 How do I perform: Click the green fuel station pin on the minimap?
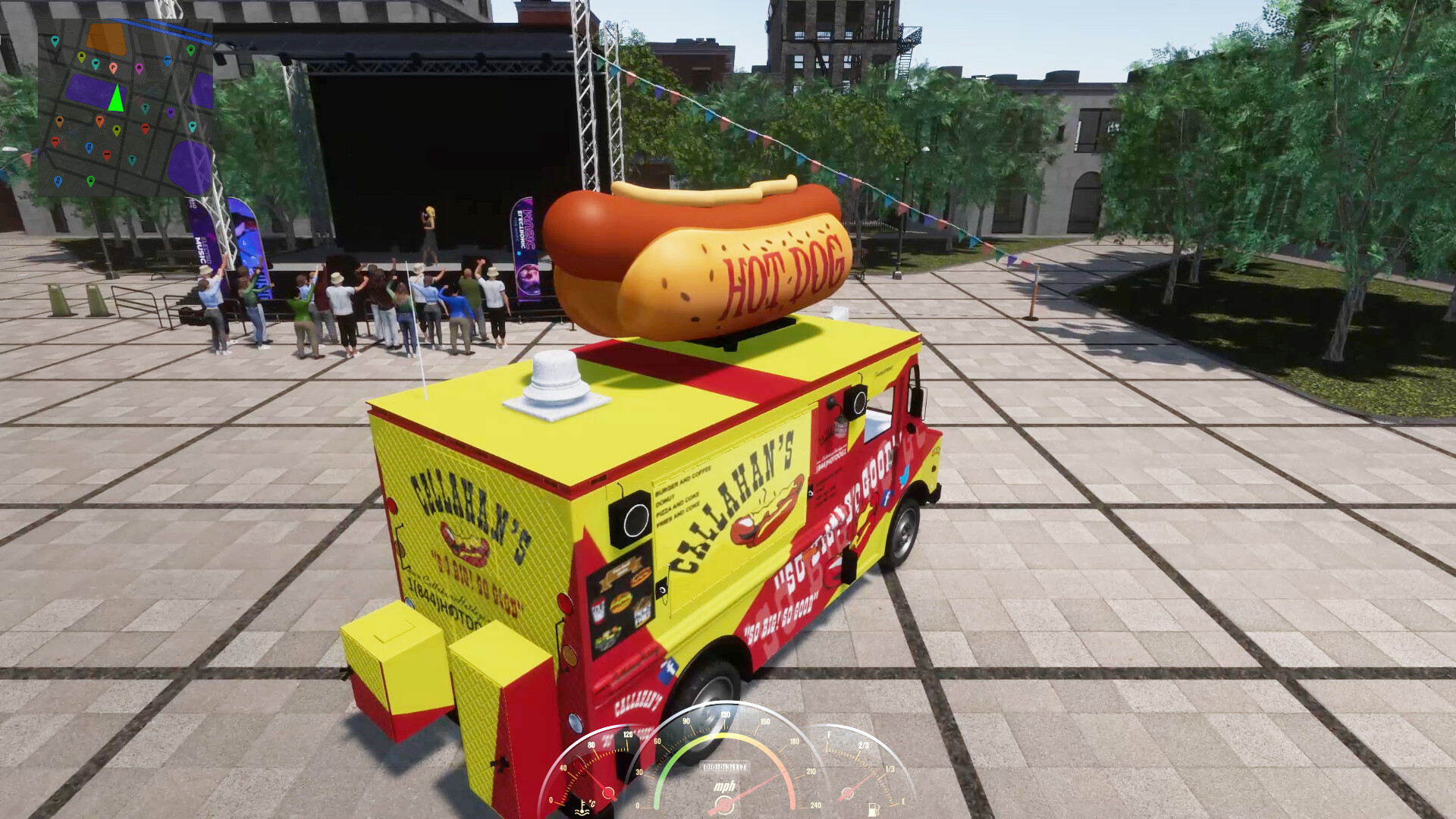pos(190,50)
